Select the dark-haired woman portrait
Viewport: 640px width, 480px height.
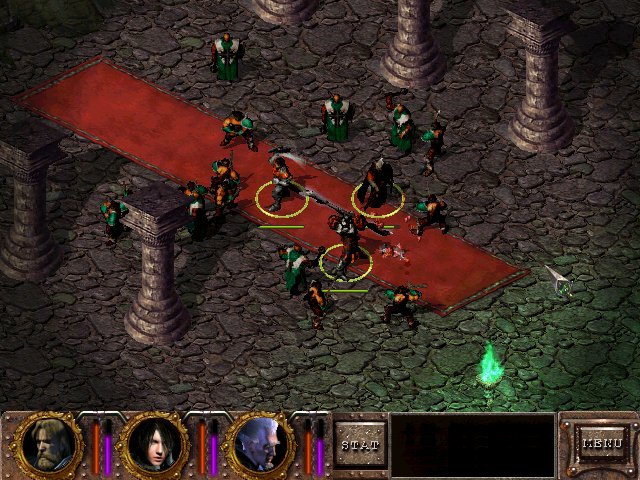coord(155,444)
